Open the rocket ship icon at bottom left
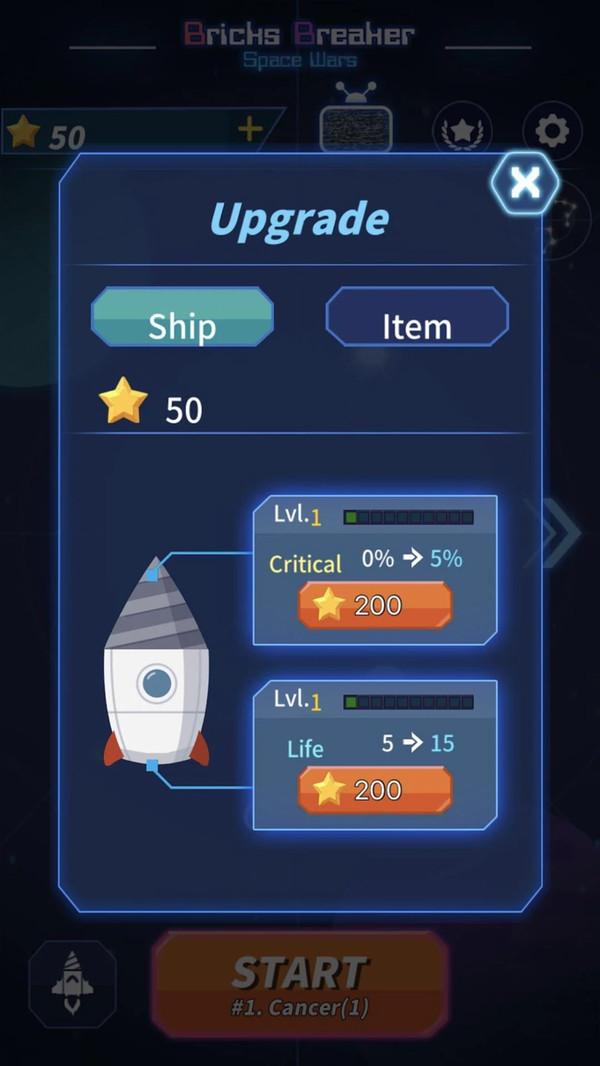The height and width of the screenshot is (1066, 600). pos(72,983)
